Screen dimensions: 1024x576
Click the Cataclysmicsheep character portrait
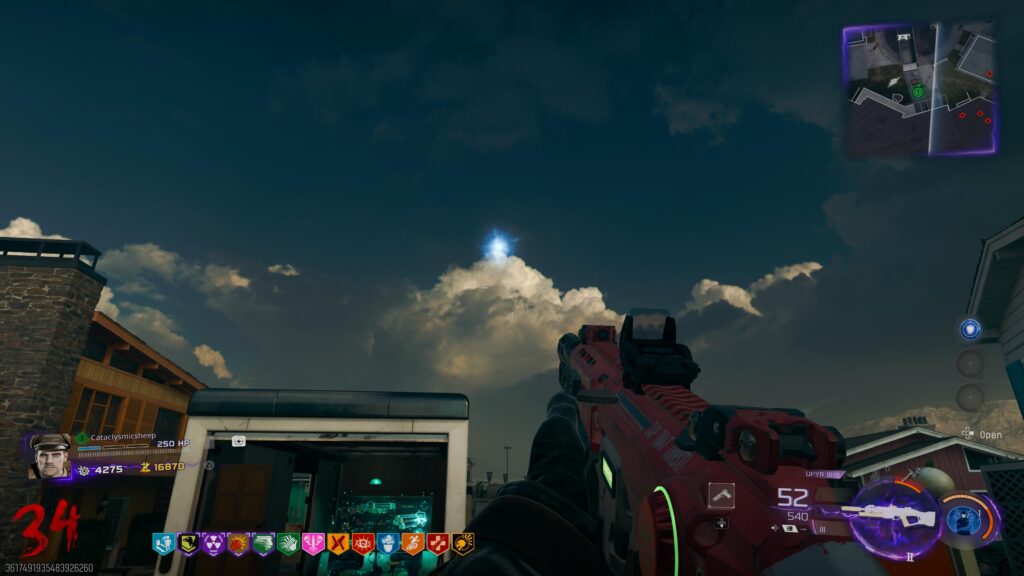pos(48,456)
